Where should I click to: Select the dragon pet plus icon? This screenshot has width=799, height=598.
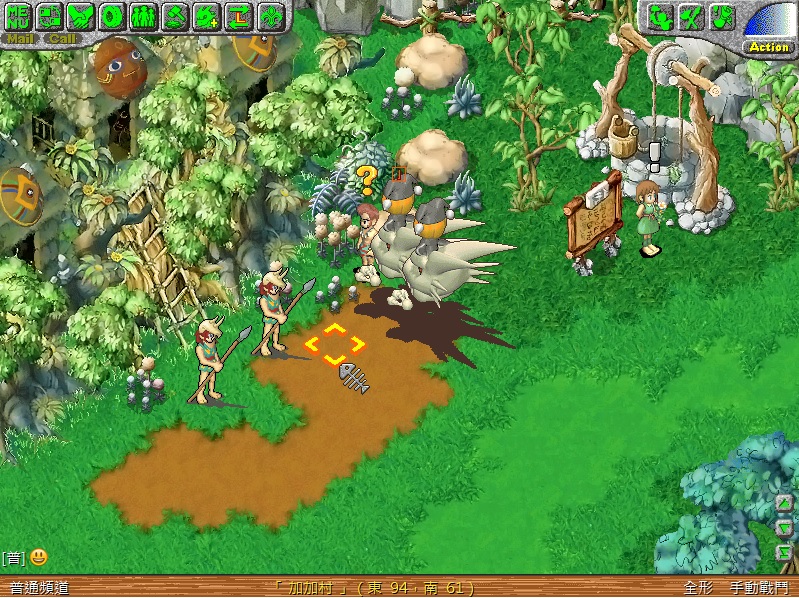coord(207,16)
